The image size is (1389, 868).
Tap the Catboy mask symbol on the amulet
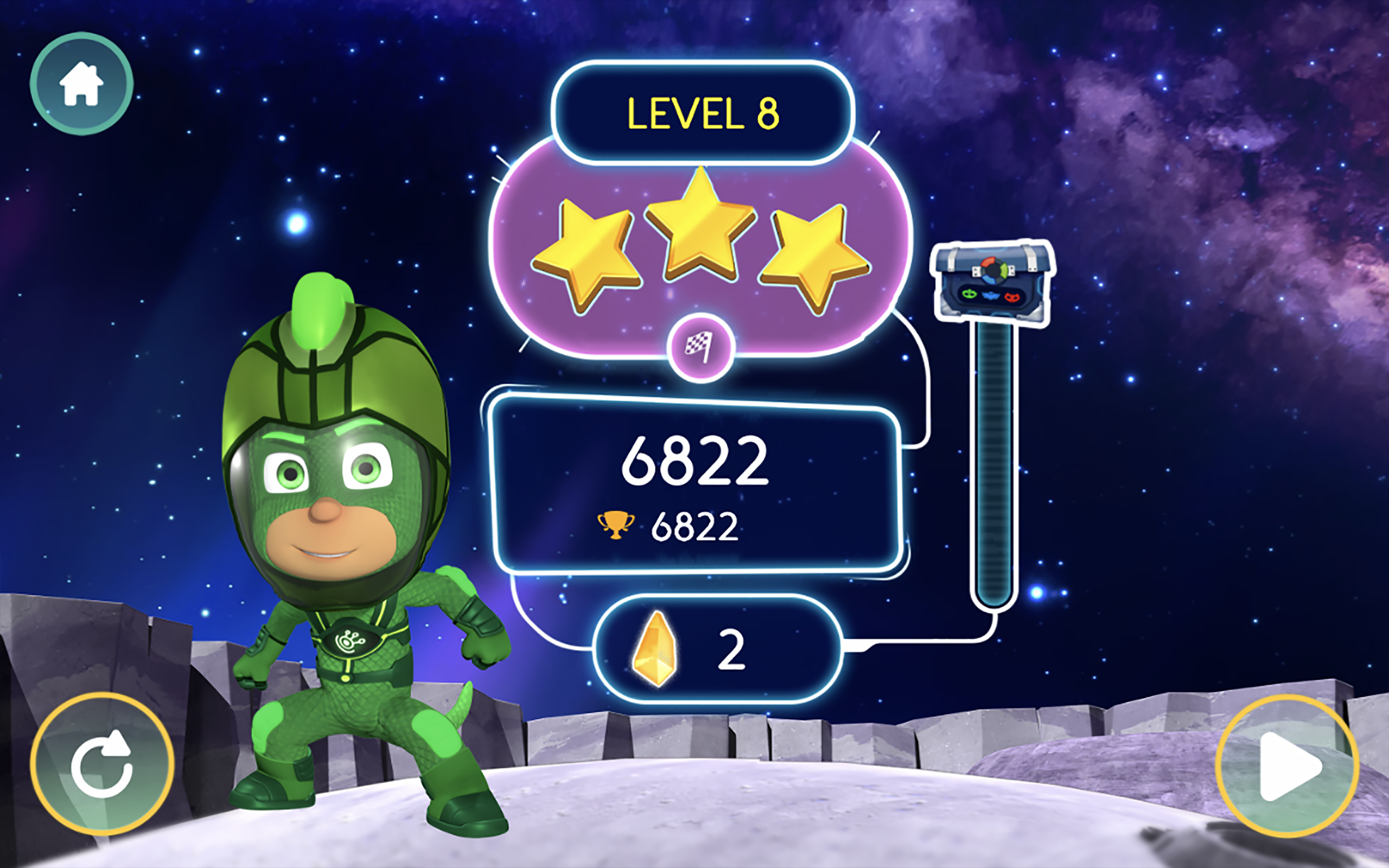tap(991, 297)
